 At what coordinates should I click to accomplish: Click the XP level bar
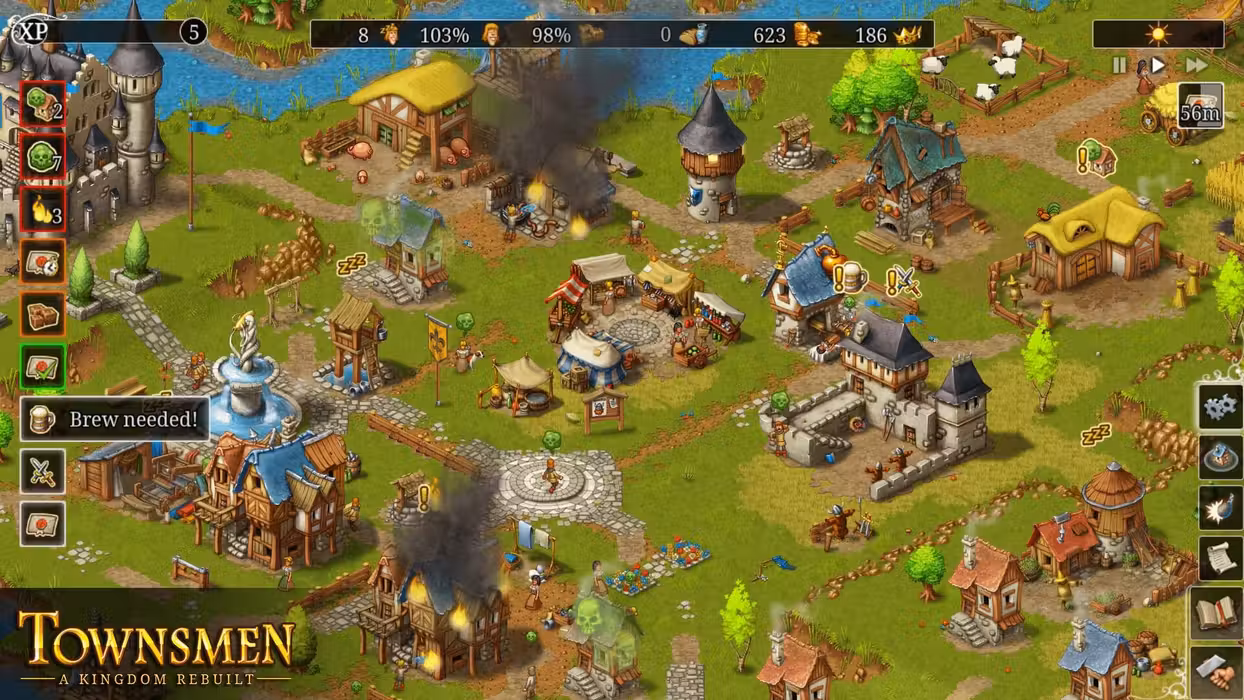click(x=110, y=32)
